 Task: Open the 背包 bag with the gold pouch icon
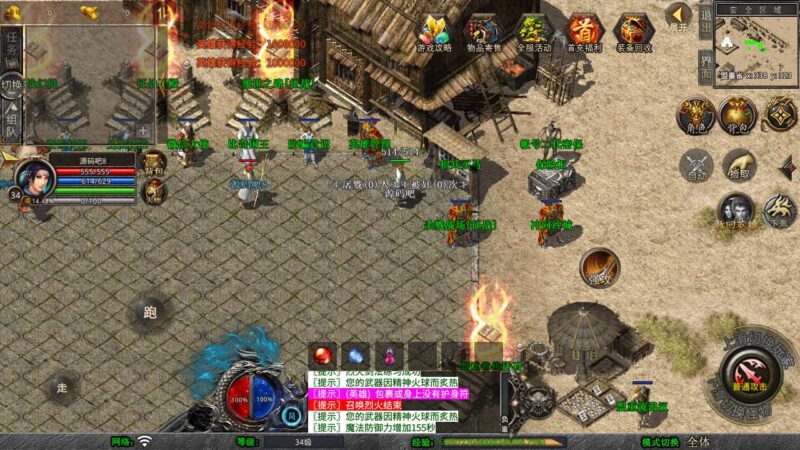(738, 114)
